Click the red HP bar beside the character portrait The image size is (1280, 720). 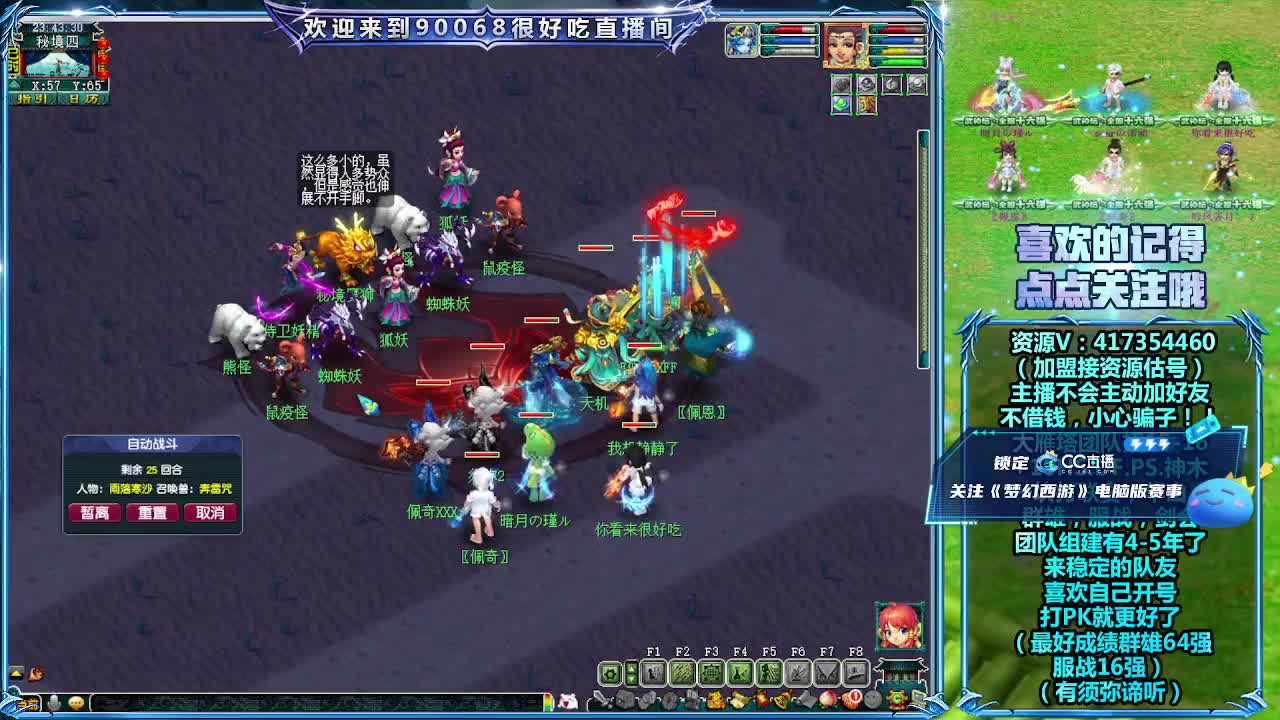898,29
